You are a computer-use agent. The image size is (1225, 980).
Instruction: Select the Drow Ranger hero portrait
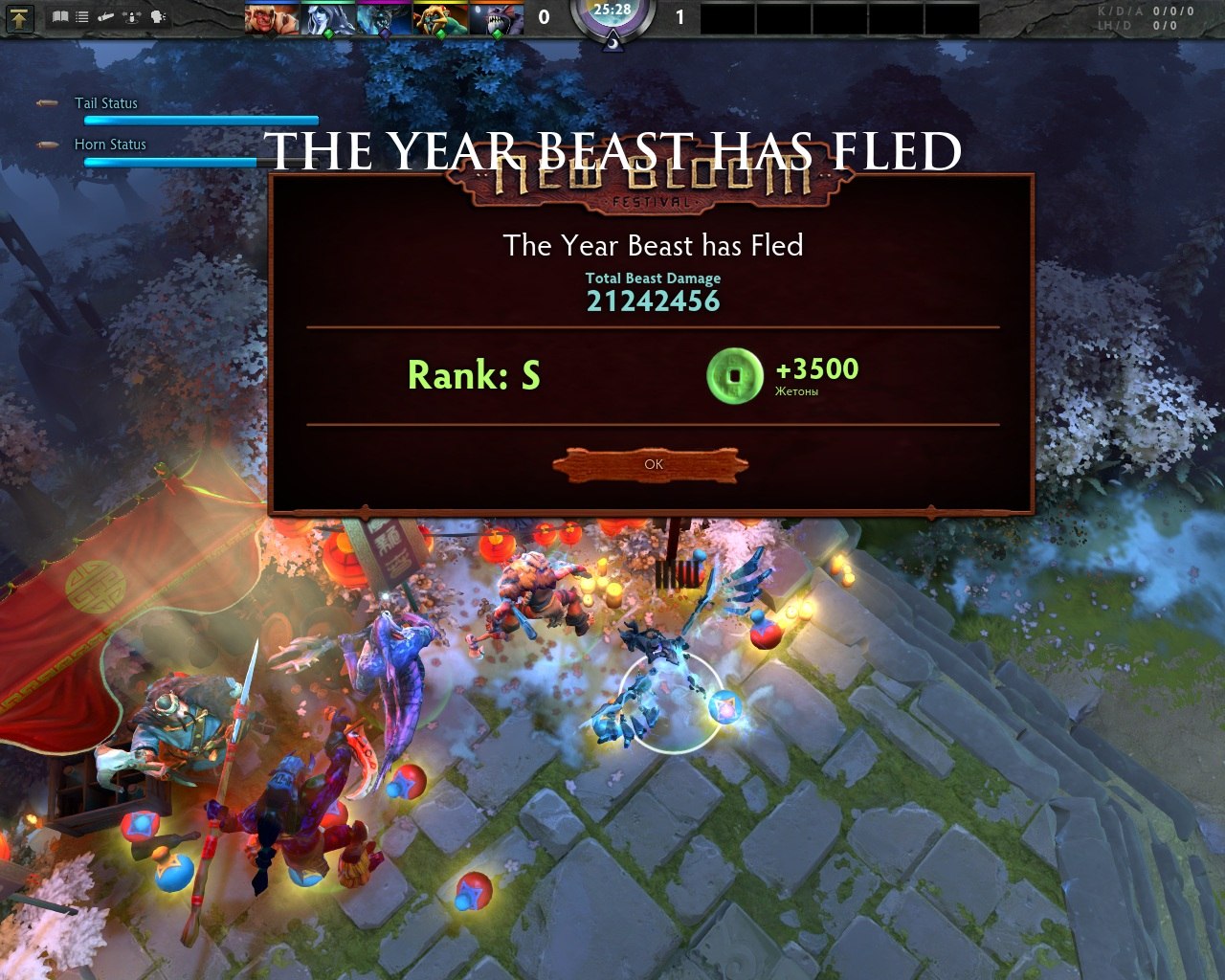pos(327,16)
